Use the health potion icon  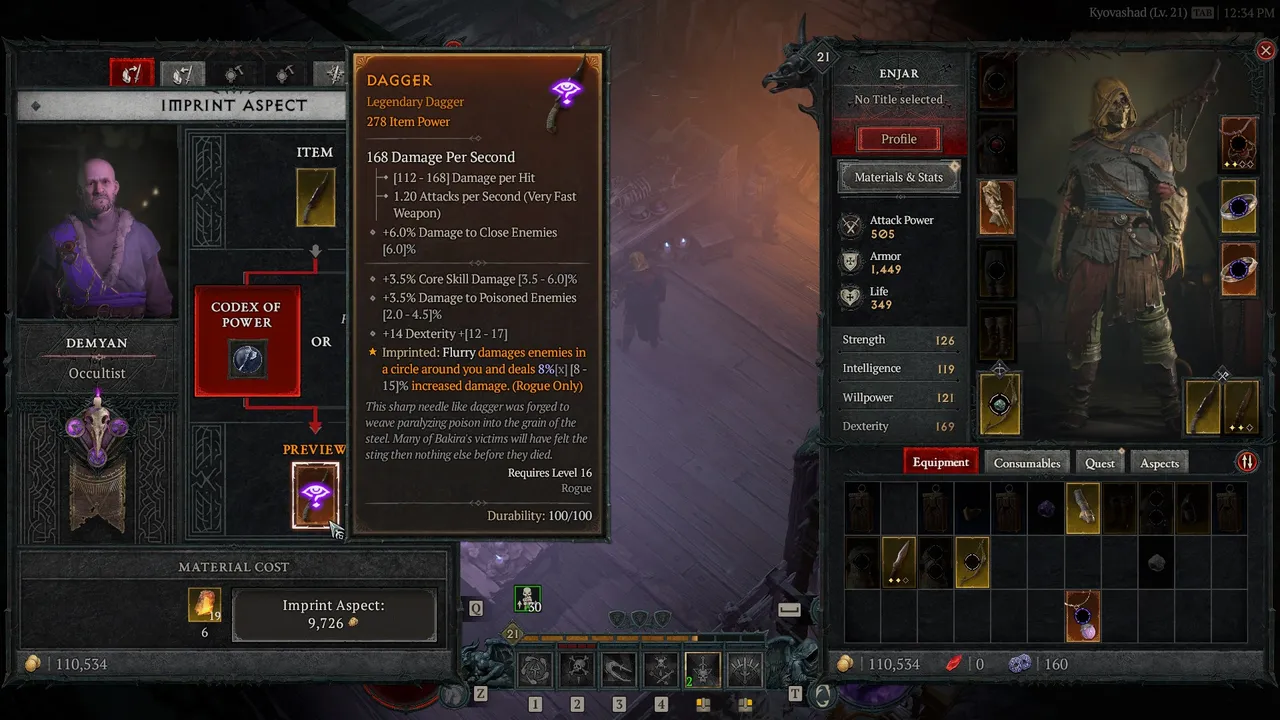click(x=527, y=599)
